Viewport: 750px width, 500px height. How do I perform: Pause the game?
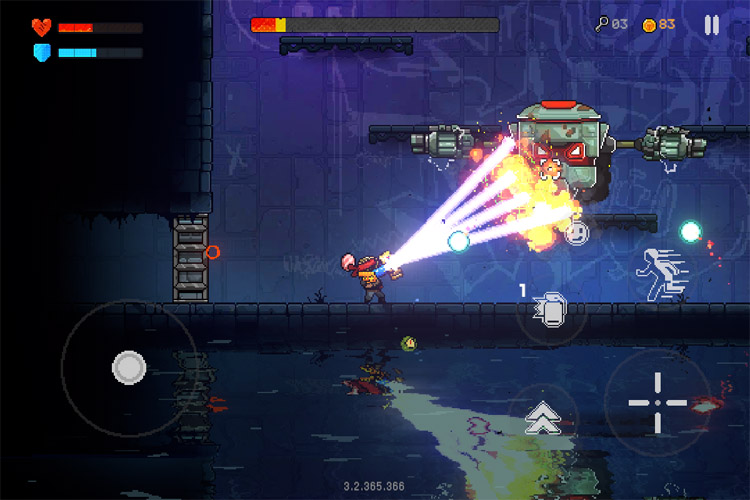pyautogui.click(x=711, y=25)
